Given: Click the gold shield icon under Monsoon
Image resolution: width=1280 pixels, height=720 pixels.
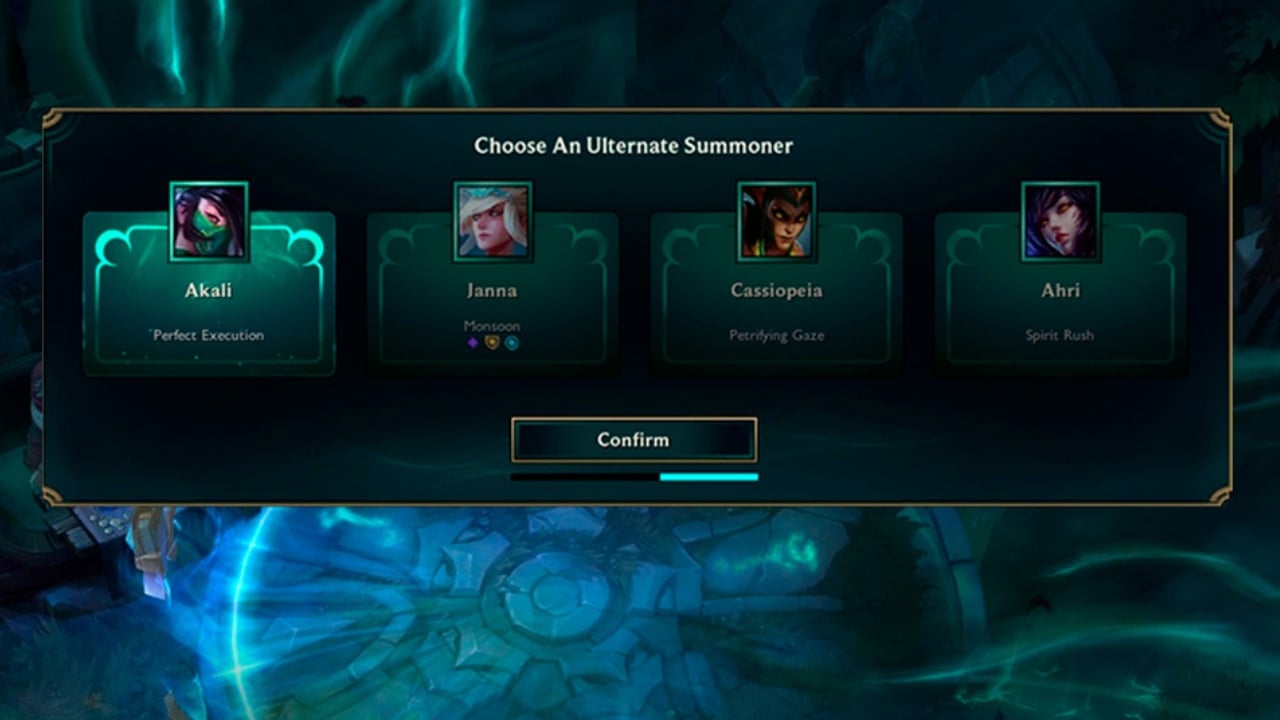Looking at the screenshot, I should pyautogui.click(x=492, y=343).
